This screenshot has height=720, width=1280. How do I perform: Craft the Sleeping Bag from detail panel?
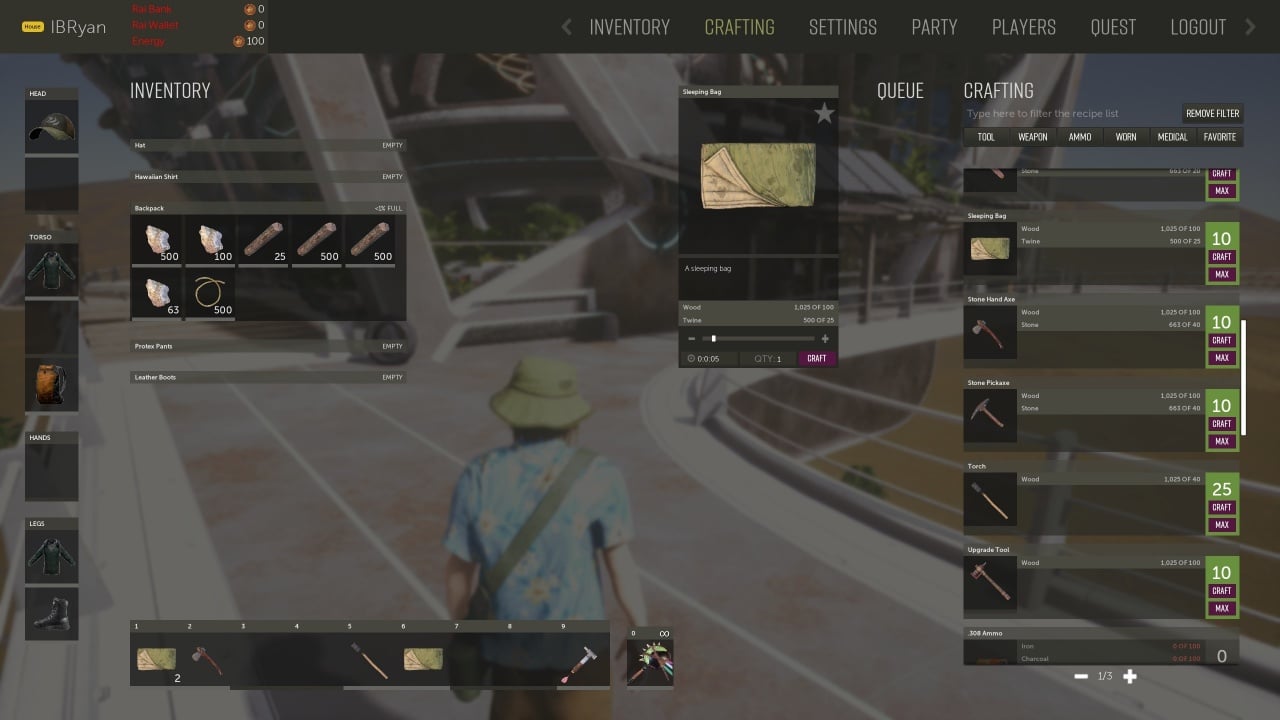(817, 358)
